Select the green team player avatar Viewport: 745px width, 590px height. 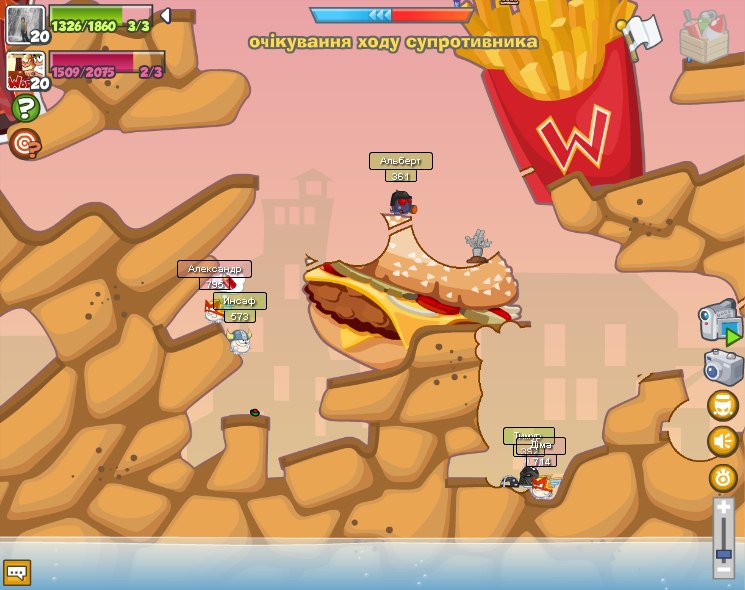point(25,24)
